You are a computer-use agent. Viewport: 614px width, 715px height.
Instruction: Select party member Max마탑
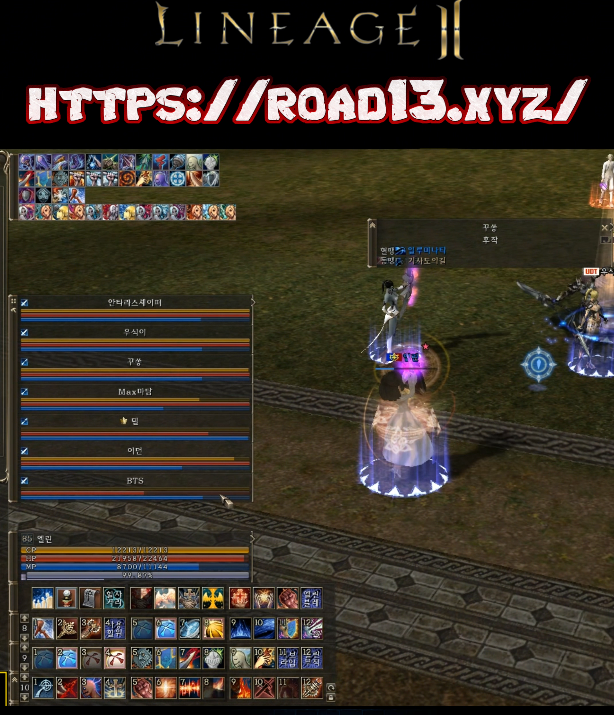(x=135, y=391)
